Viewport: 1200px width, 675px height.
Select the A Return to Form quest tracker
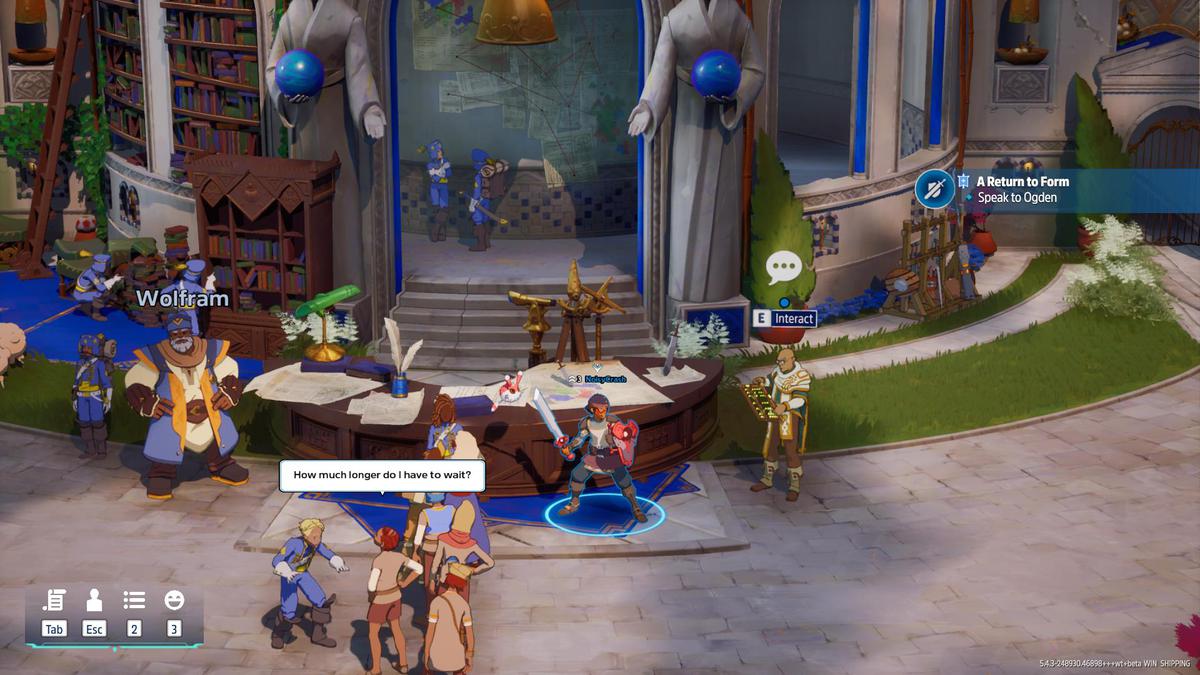click(1023, 182)
